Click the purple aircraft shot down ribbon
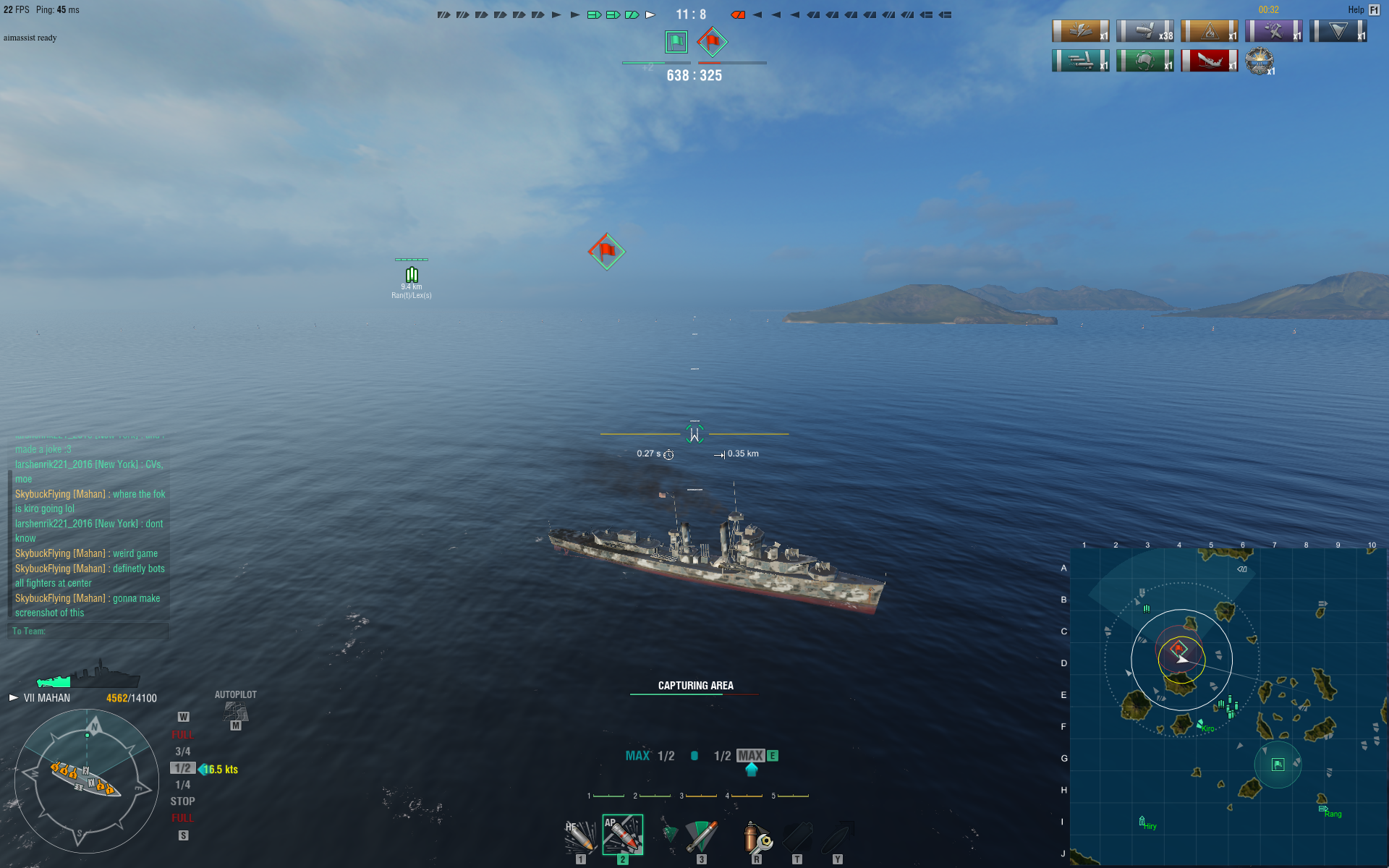This screenshot has height=868, width=1389. [x=1273, y=31]
